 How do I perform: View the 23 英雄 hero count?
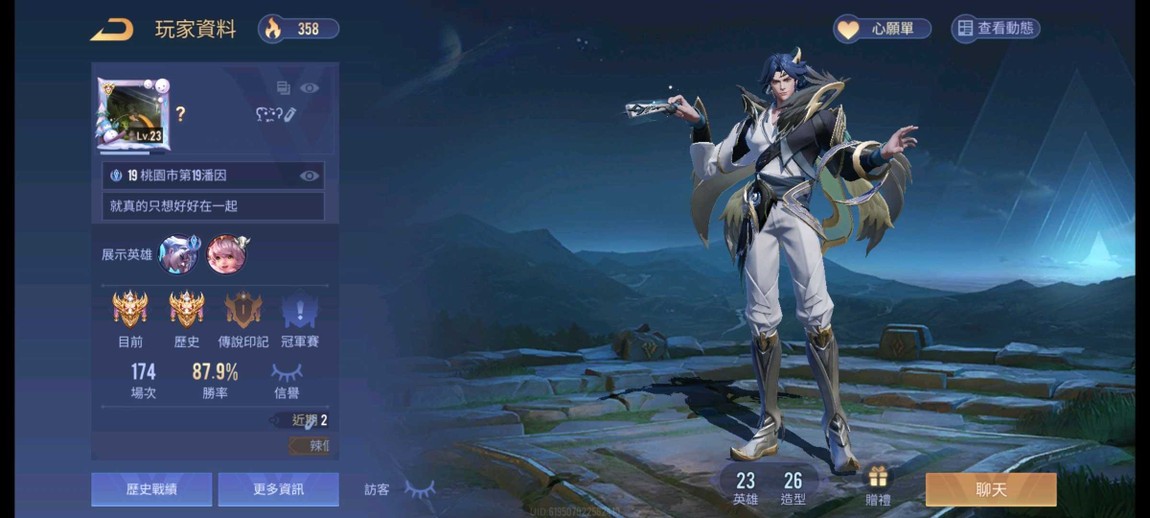tap(745, 488)
